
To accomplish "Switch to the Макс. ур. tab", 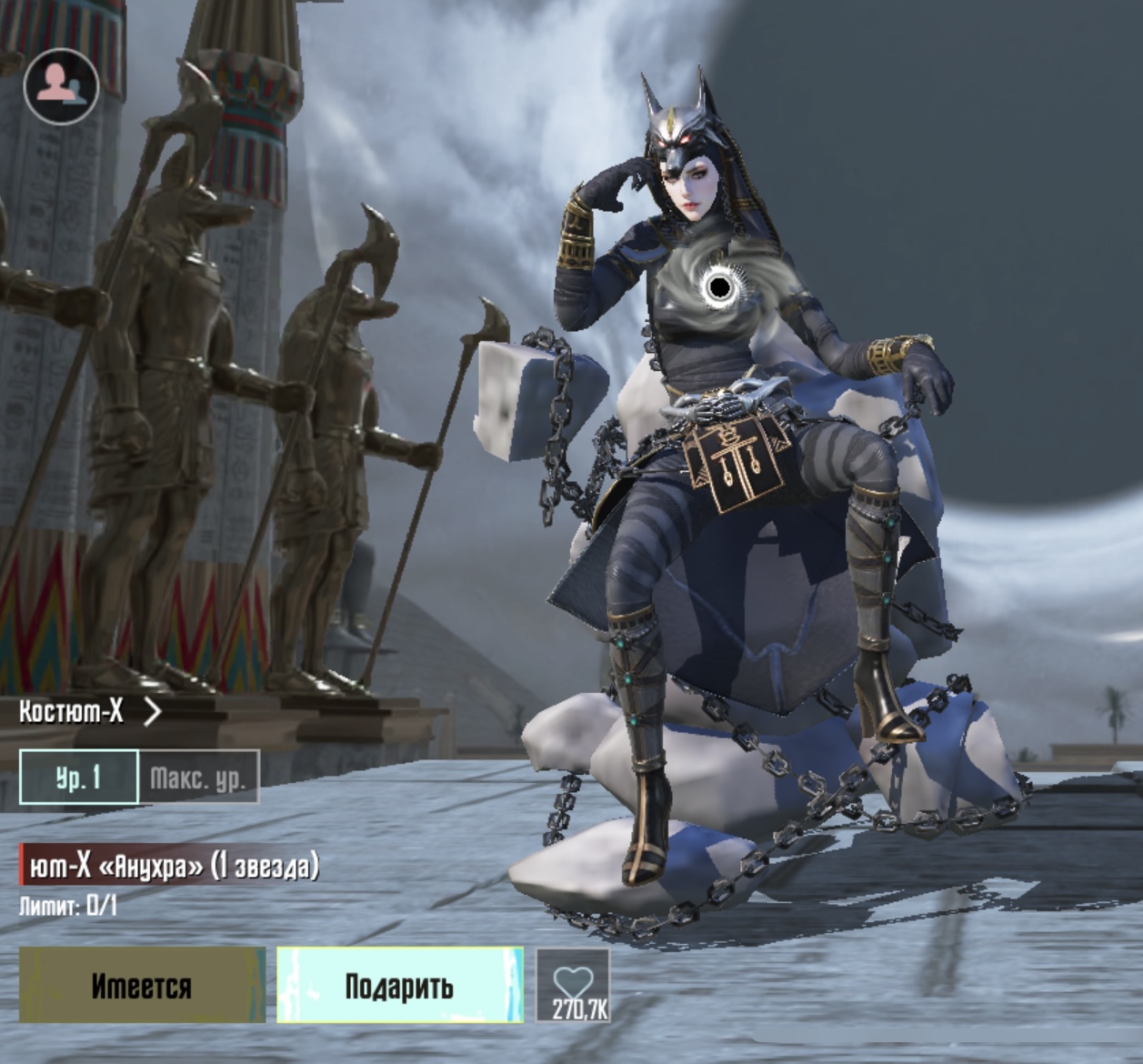I will click(198, 778).
